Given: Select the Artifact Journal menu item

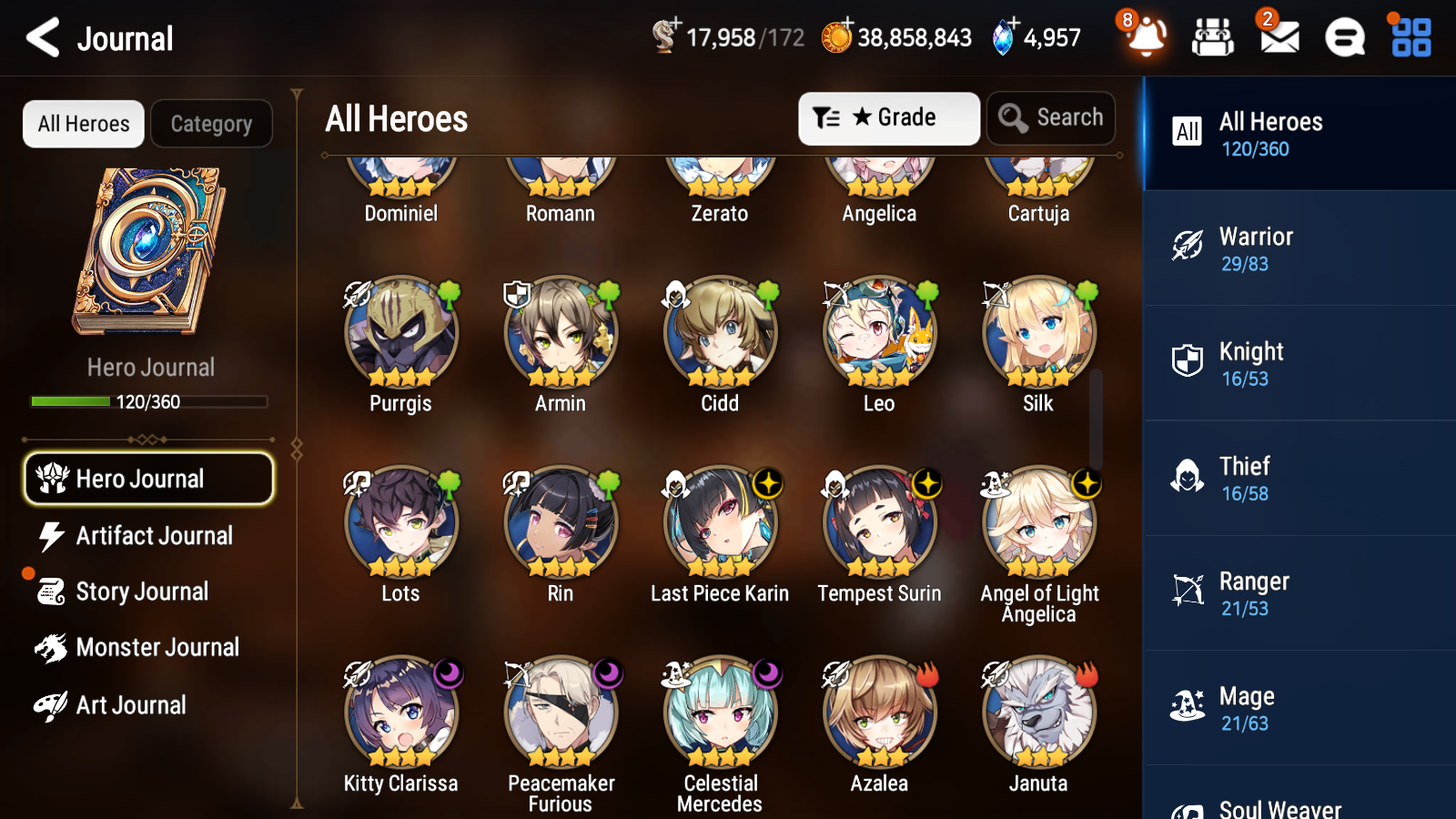Looking at the screenshot, I should click(x=155, y=536).
